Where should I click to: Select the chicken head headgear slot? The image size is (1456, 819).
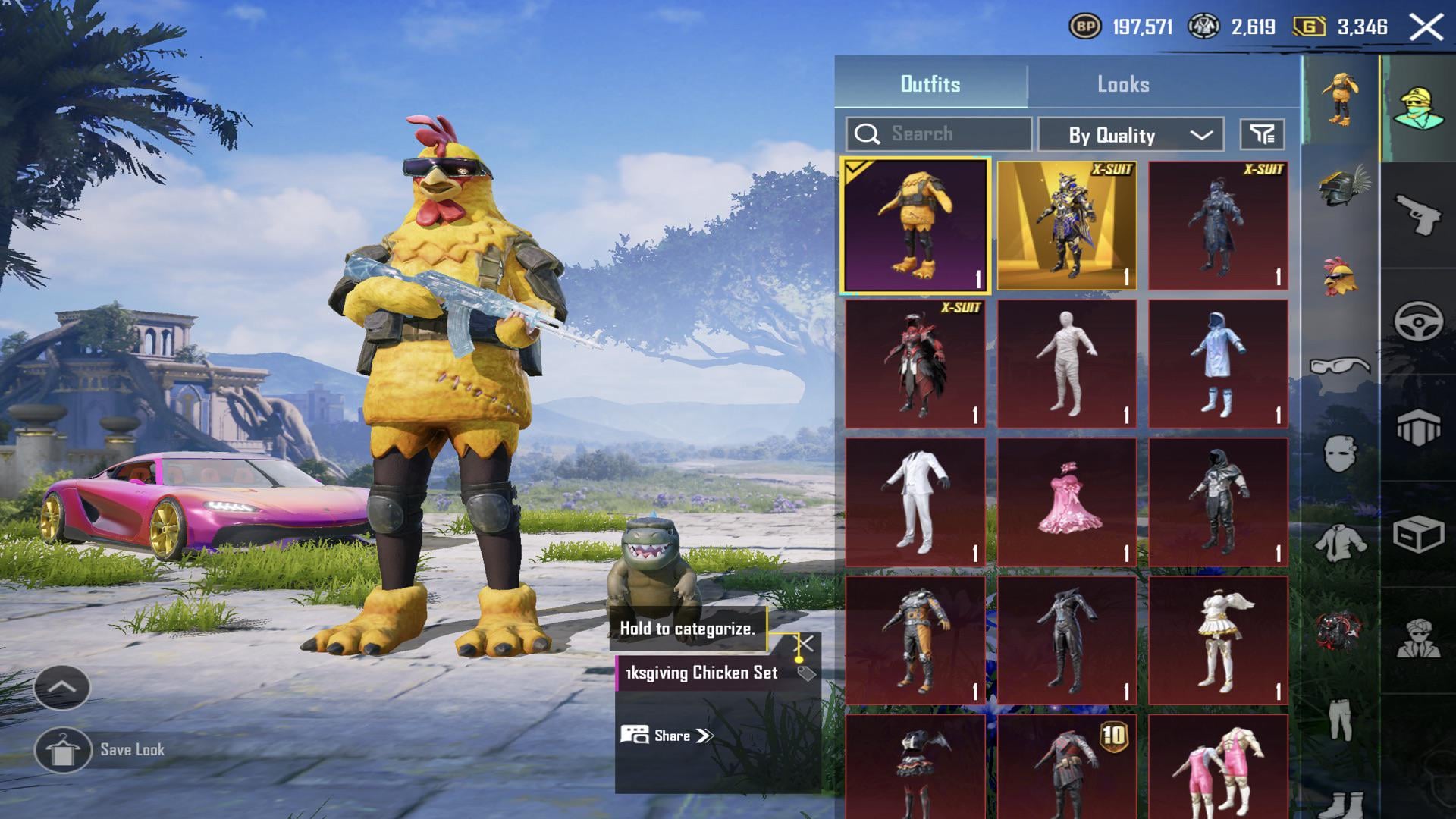[x=1340, y=278]
